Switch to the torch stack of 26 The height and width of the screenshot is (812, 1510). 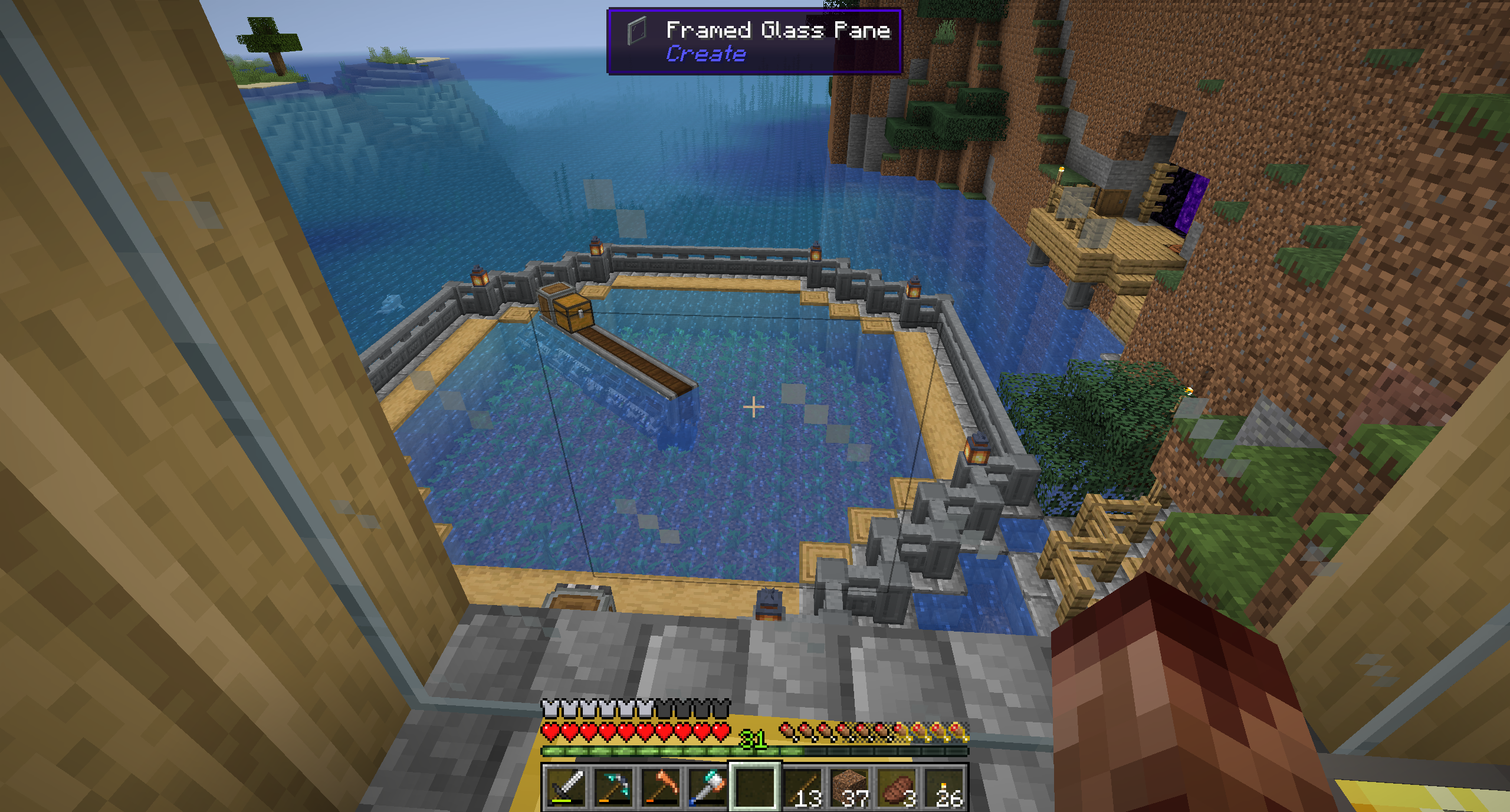tap(944, 787)
